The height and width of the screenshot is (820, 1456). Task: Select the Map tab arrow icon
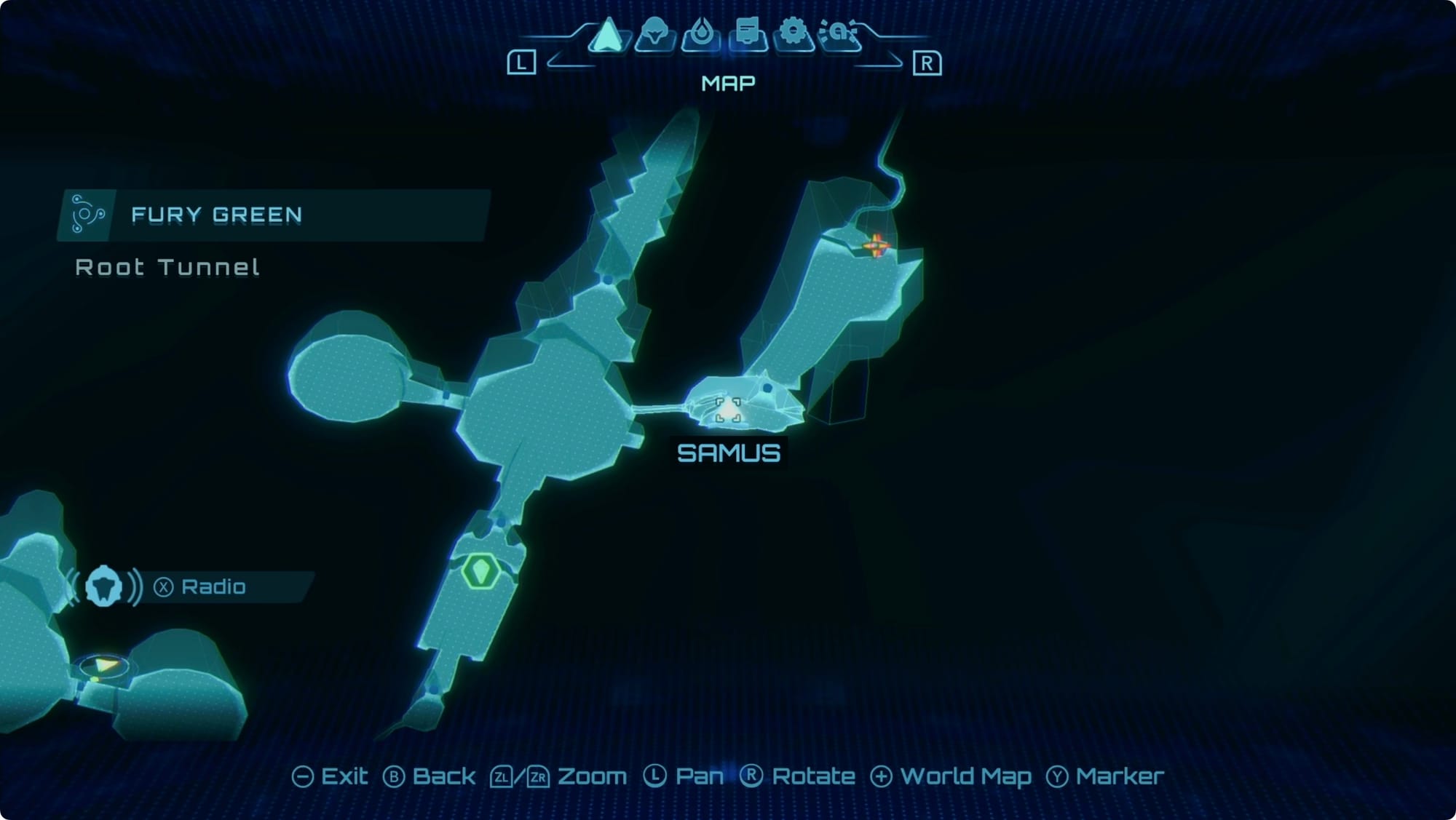click(x=608, y=35)
